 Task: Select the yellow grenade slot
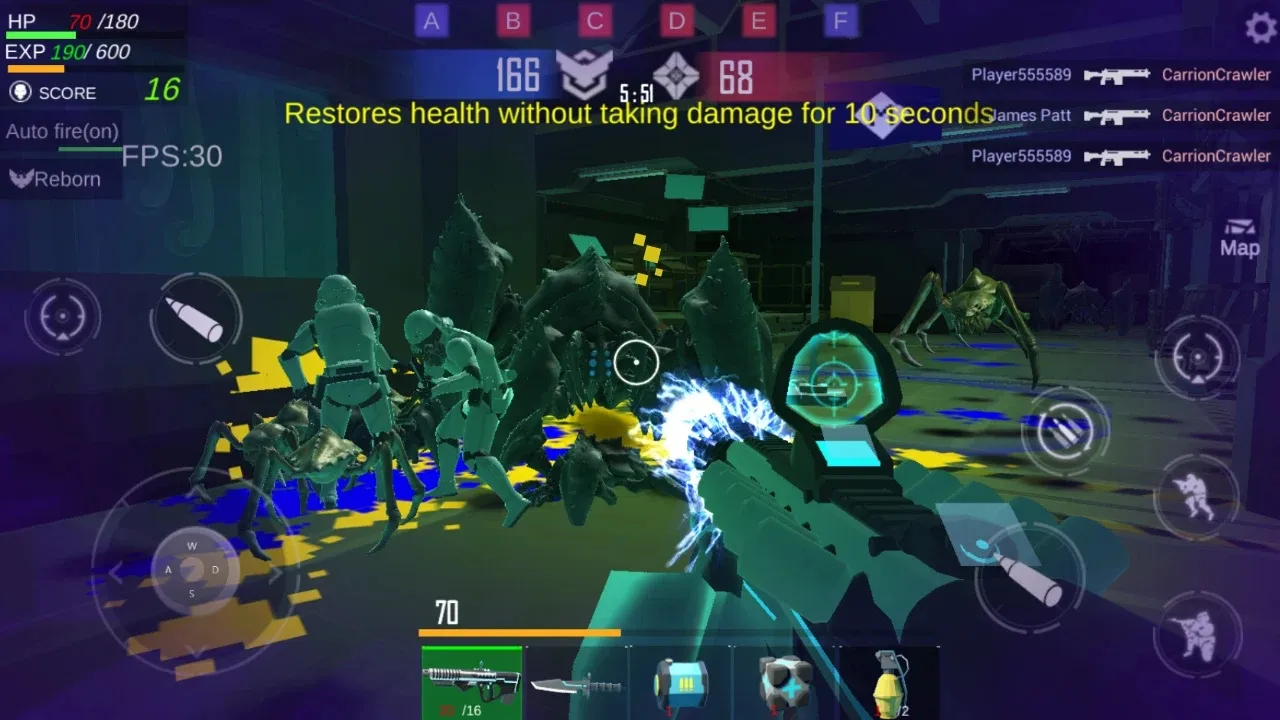click(x=889, y=684)
